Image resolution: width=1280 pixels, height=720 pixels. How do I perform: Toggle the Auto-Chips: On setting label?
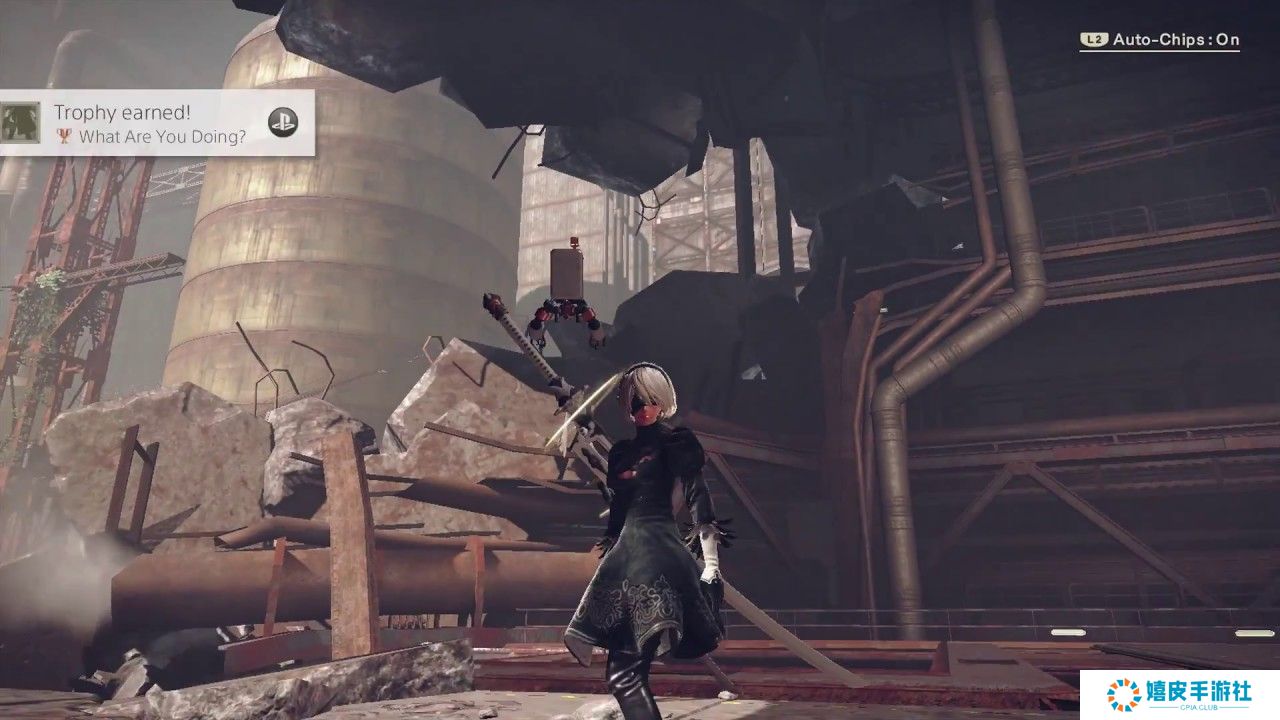(x=1175, y=40)
